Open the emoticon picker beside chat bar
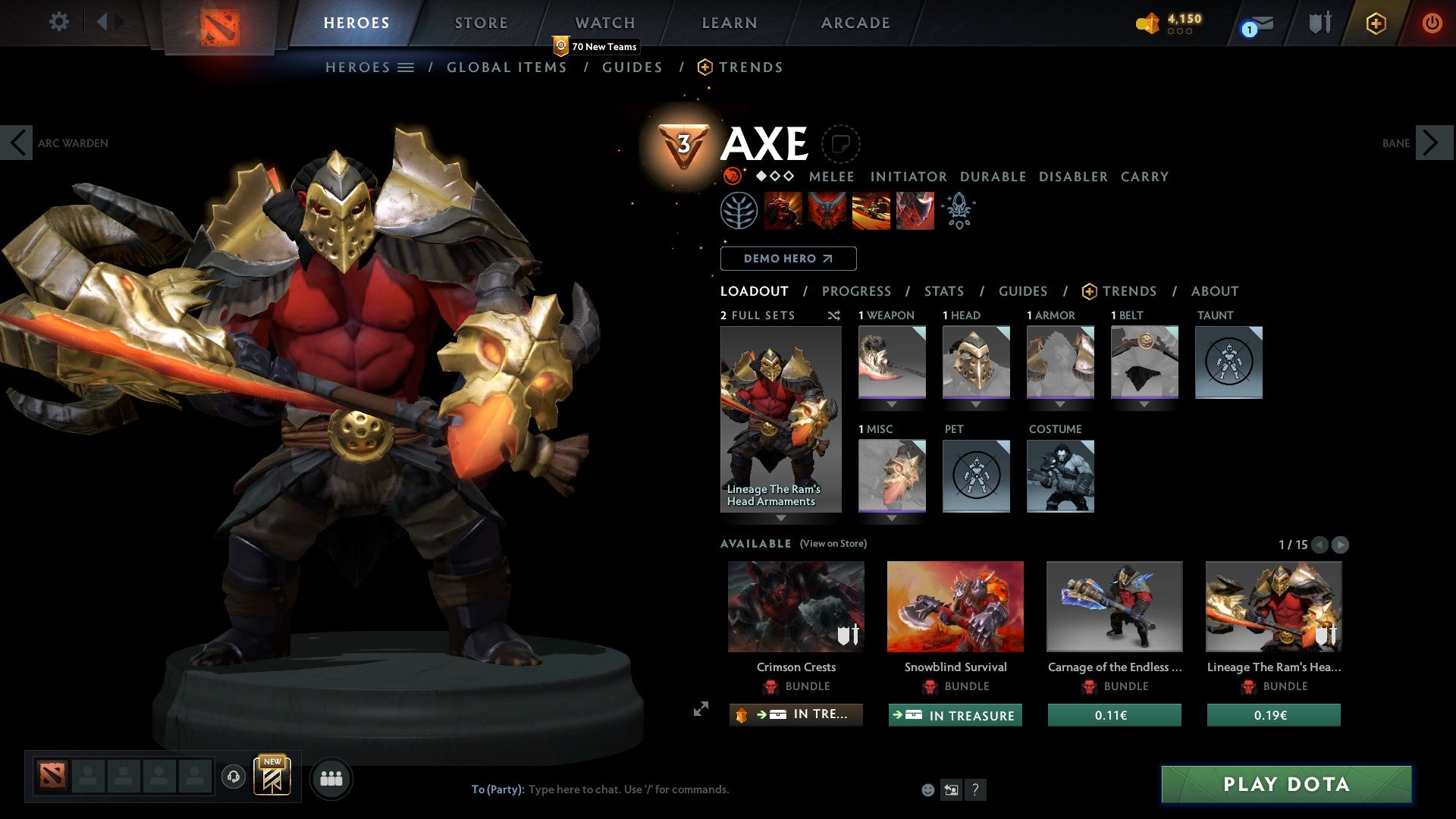This screenshot has height=819, width=1456. click(x=927, y=789)
